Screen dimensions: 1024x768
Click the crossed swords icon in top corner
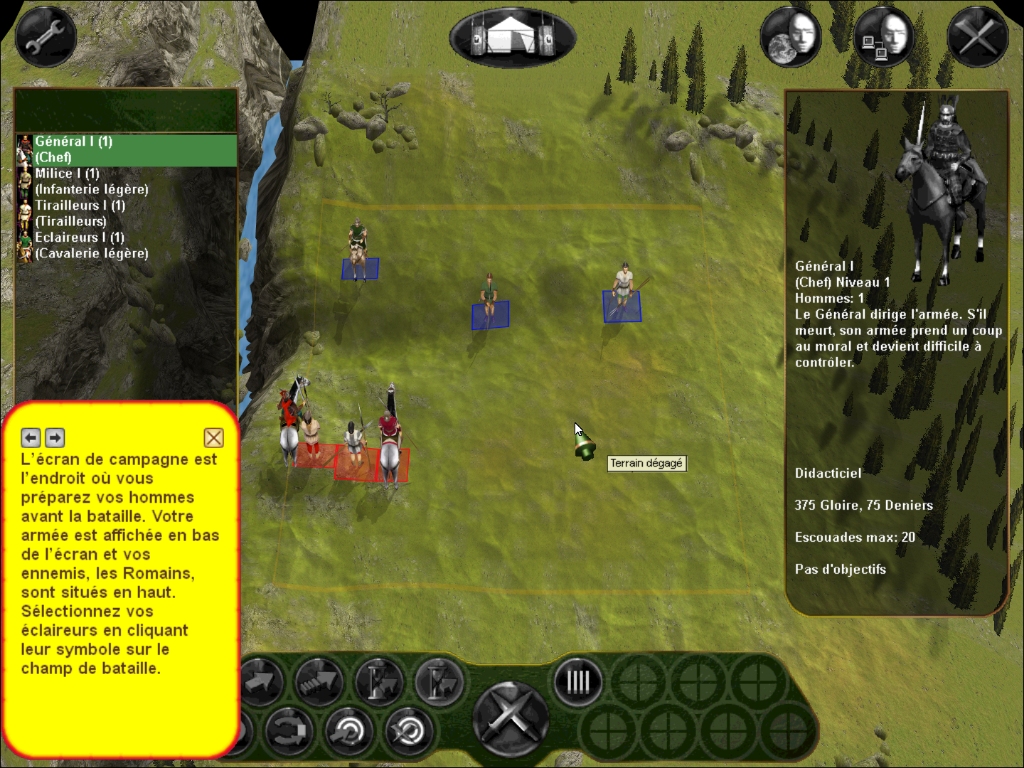coord(977,37)
